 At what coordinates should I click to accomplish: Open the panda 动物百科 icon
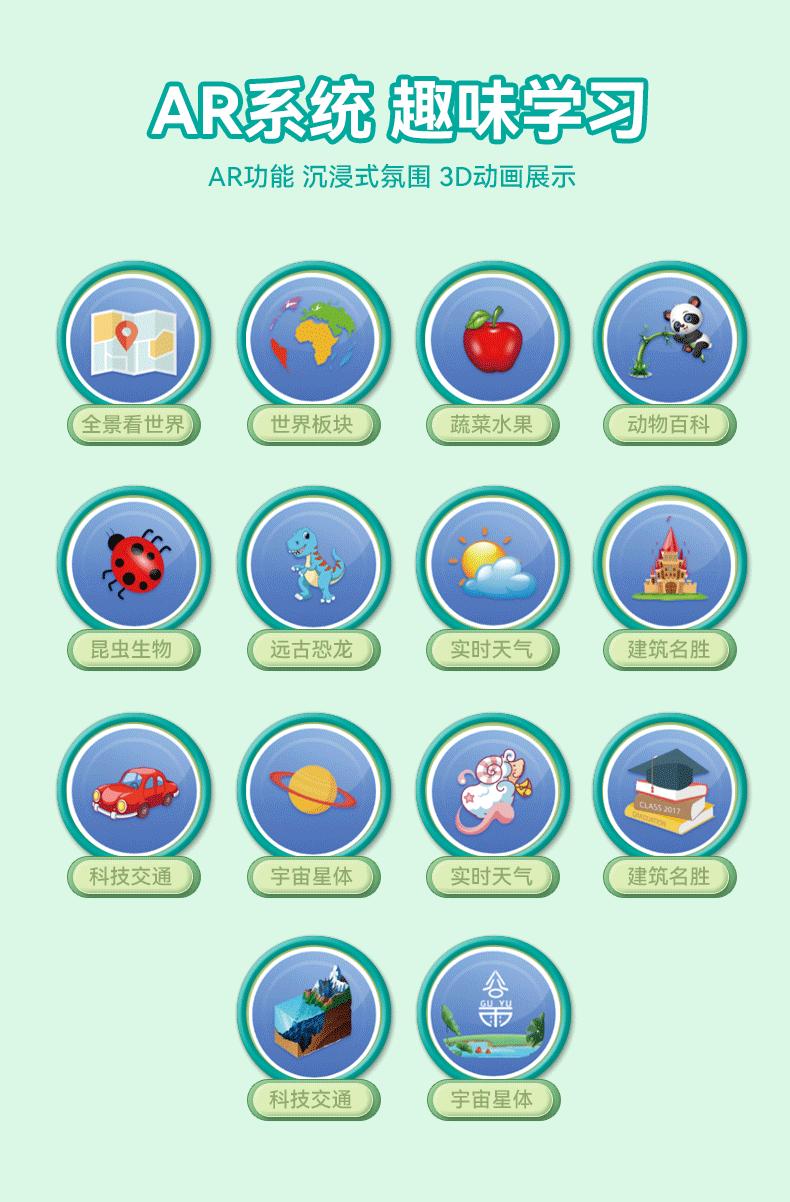tap(669, 338)
